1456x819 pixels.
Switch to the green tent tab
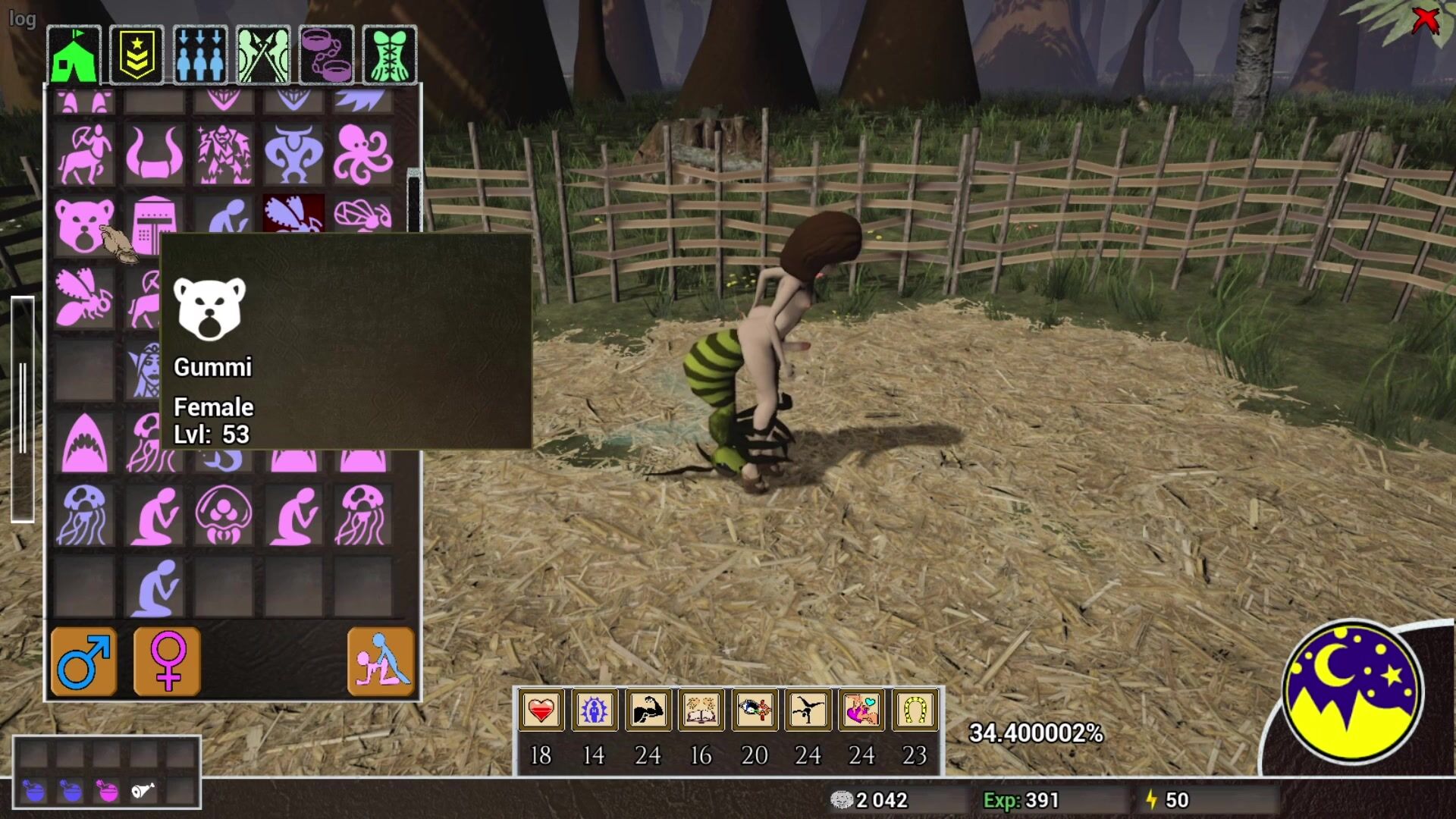point(74,55)
